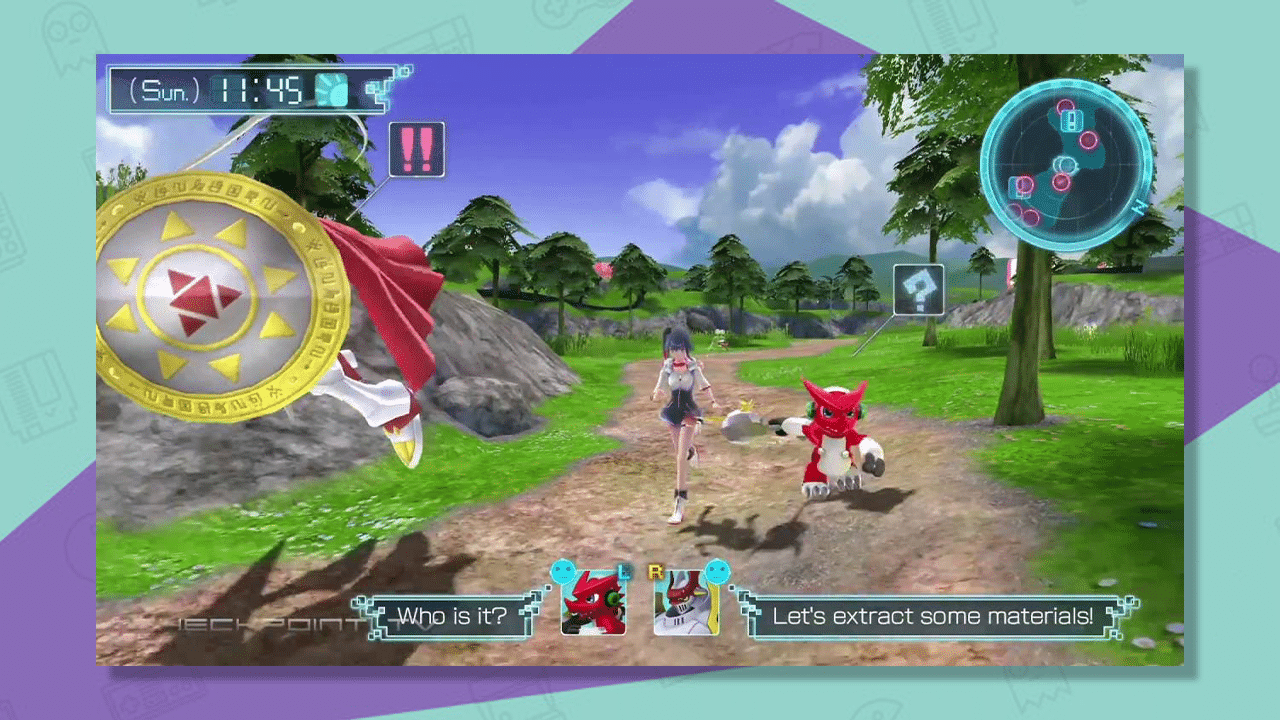Click the exclamation marker inside the minimap
1280x720 pixels.
[x=1072, y=121]
